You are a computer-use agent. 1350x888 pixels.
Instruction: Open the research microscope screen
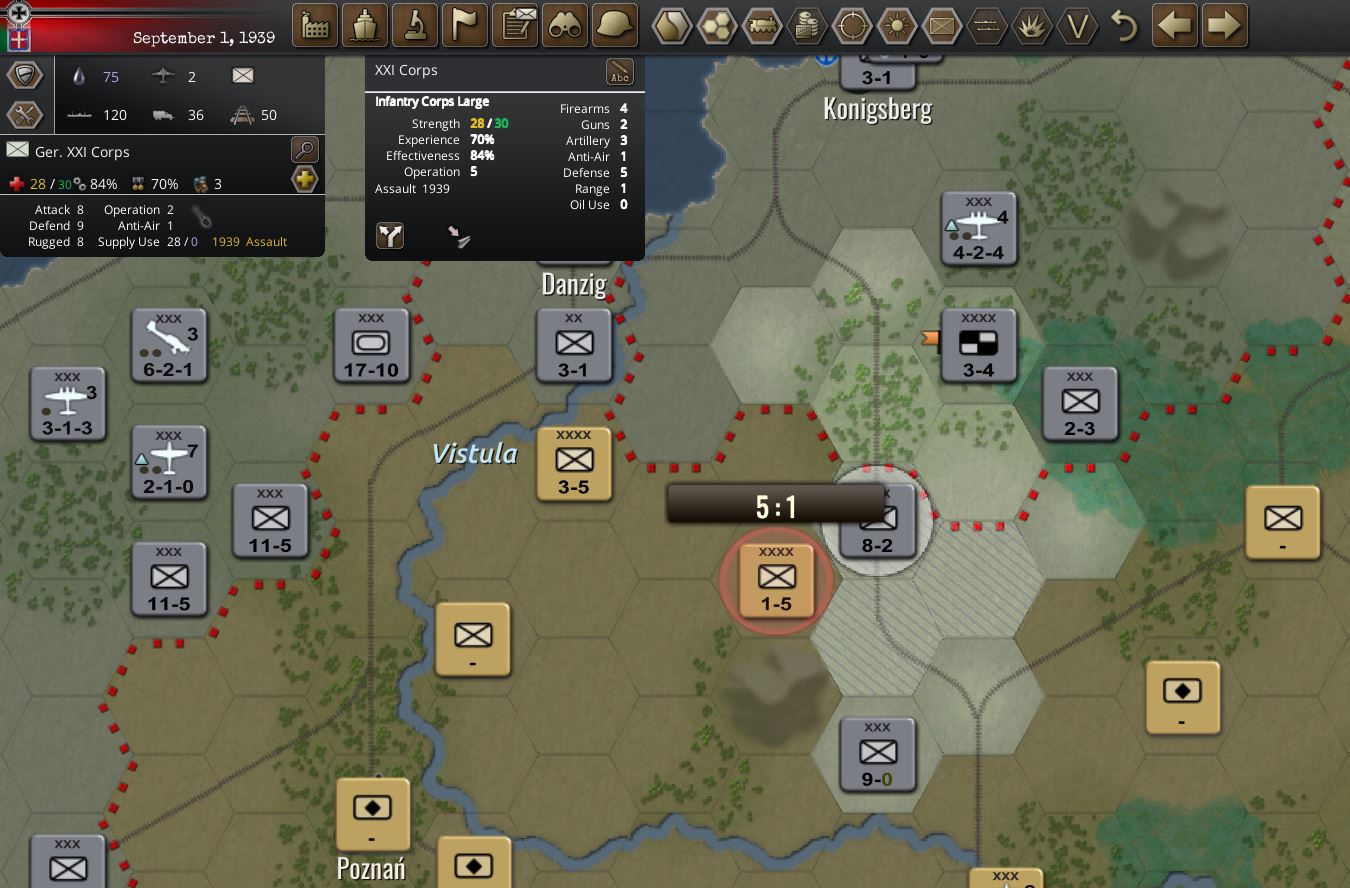point(414,25)
